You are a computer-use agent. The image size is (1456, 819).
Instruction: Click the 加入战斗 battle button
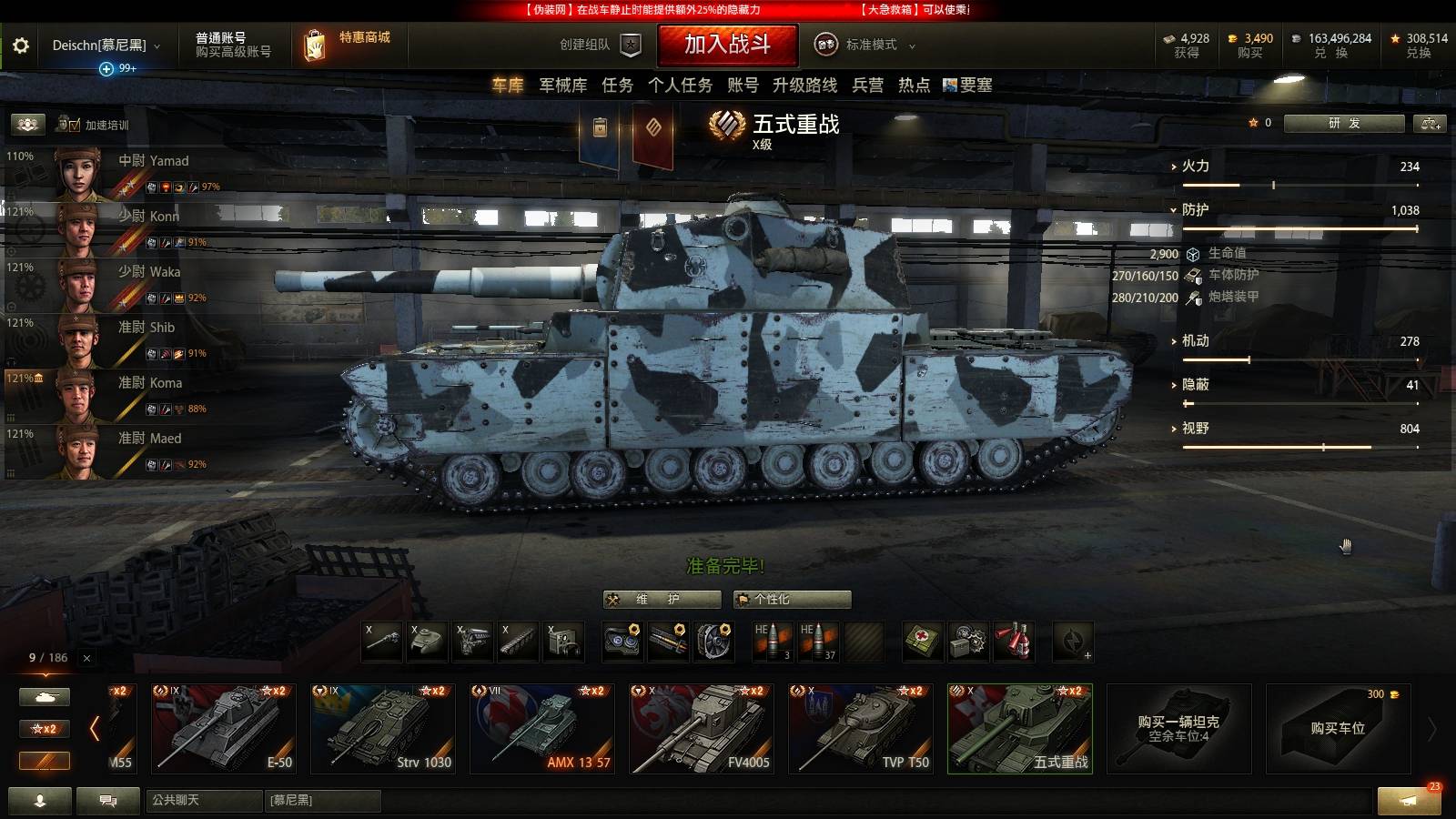pyautogui.click(x=728, y=45)
